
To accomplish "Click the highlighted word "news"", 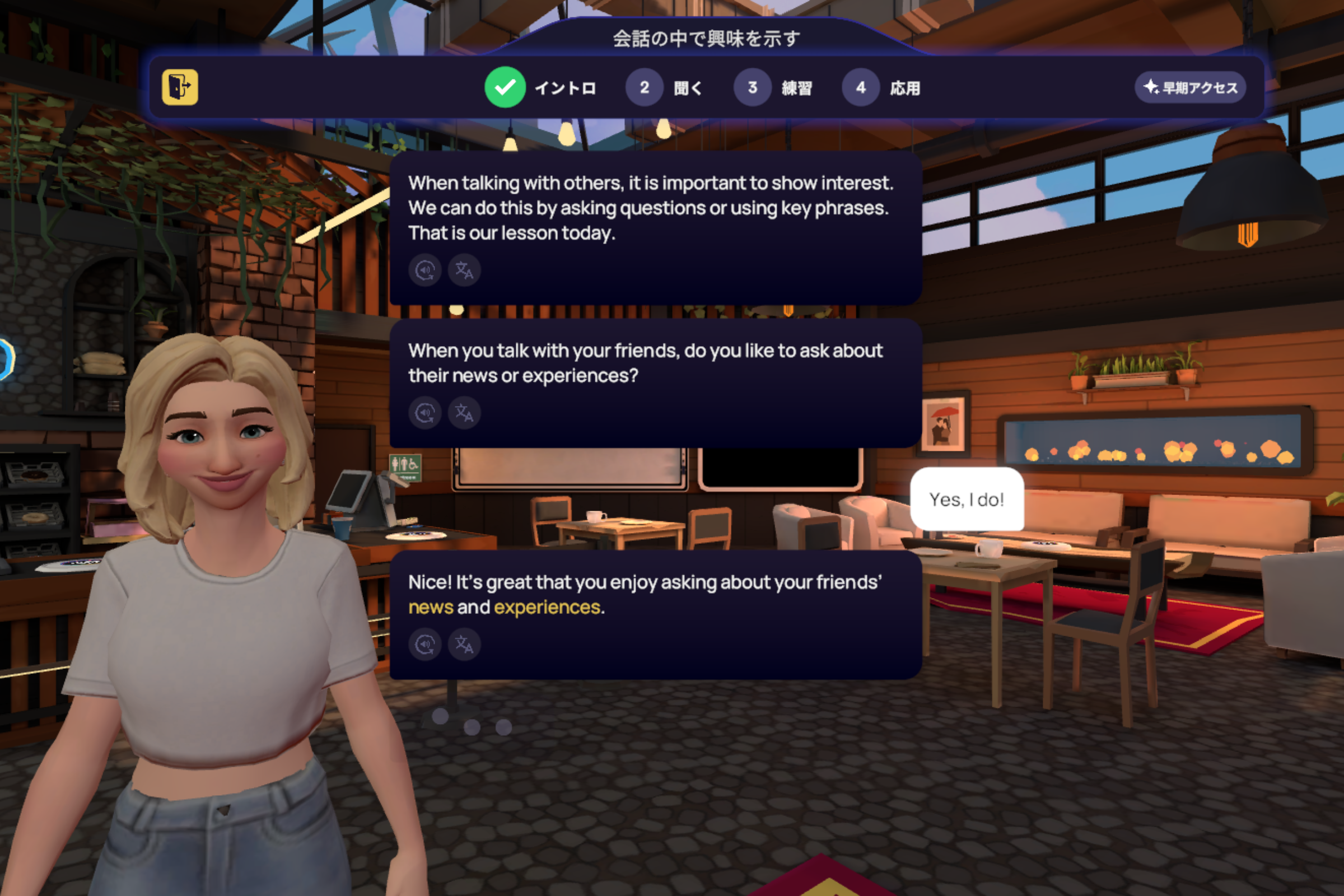I will [x=431, y=608].
